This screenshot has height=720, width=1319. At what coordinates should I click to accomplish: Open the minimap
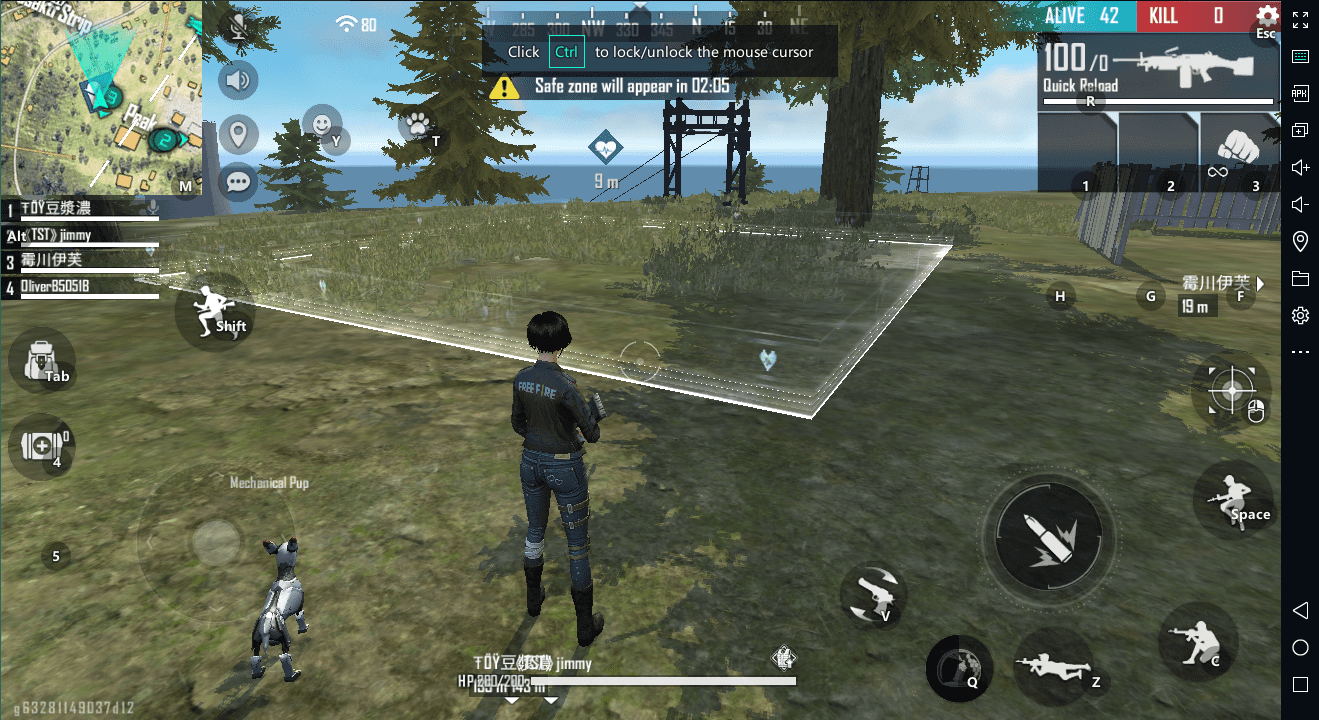[x=100, y=97]
